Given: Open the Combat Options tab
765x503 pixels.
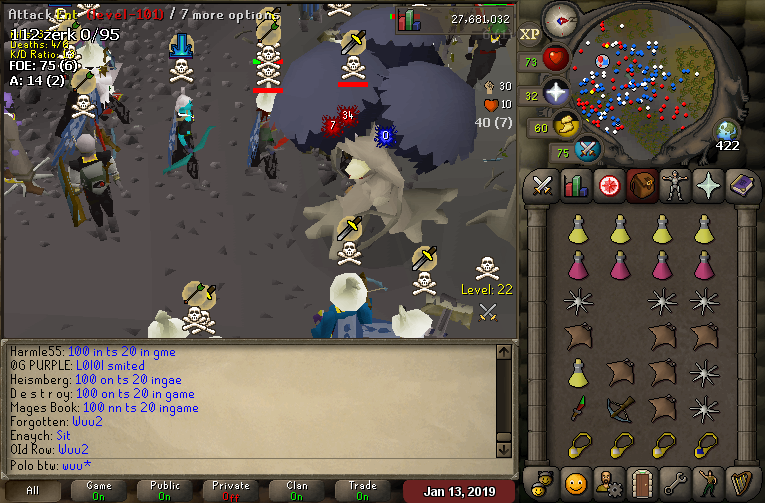Looking at the screenshot, I should [543, 186].
